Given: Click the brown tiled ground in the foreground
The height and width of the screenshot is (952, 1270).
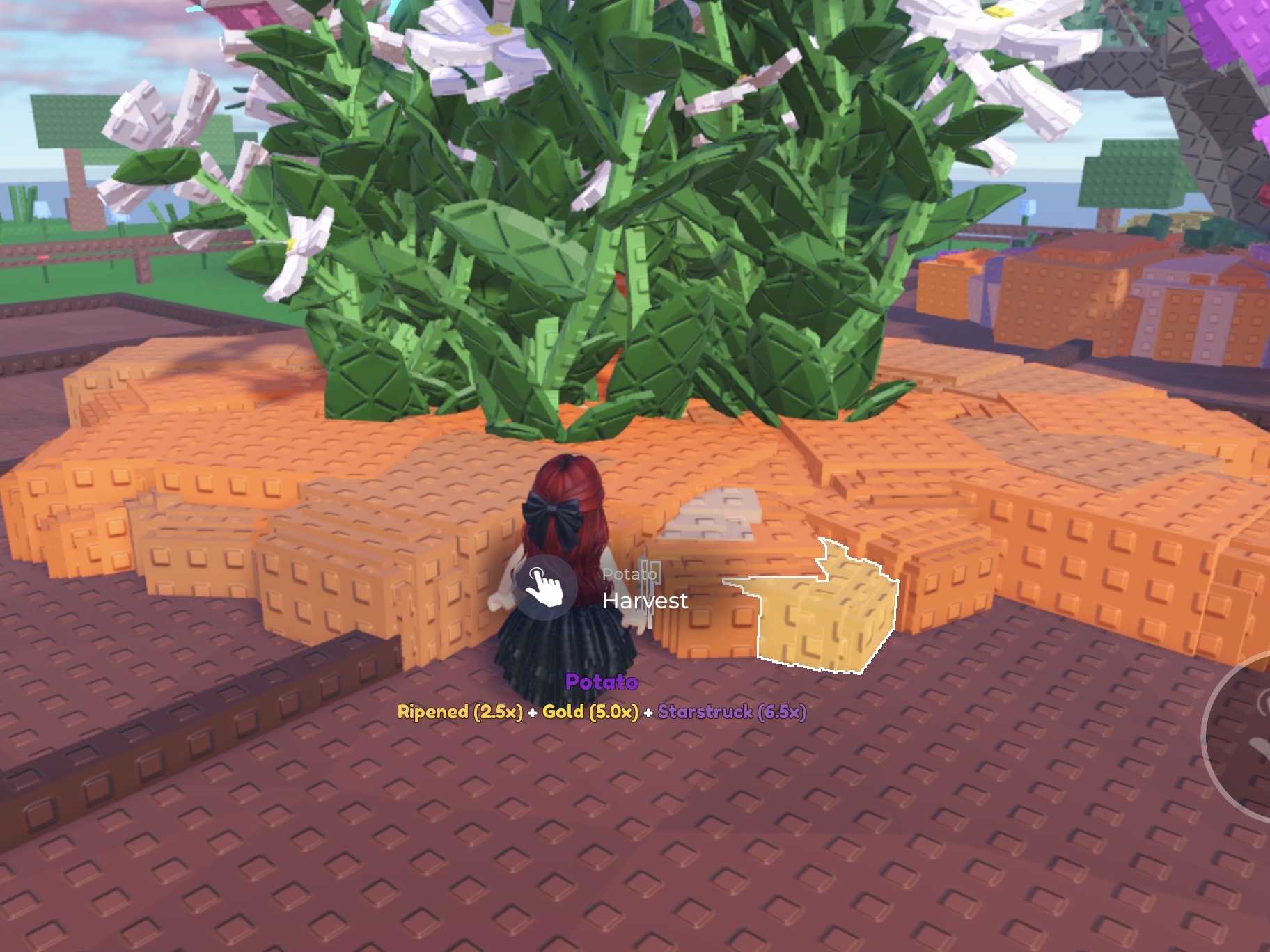Looking at the screenshot, I should 348,870.
